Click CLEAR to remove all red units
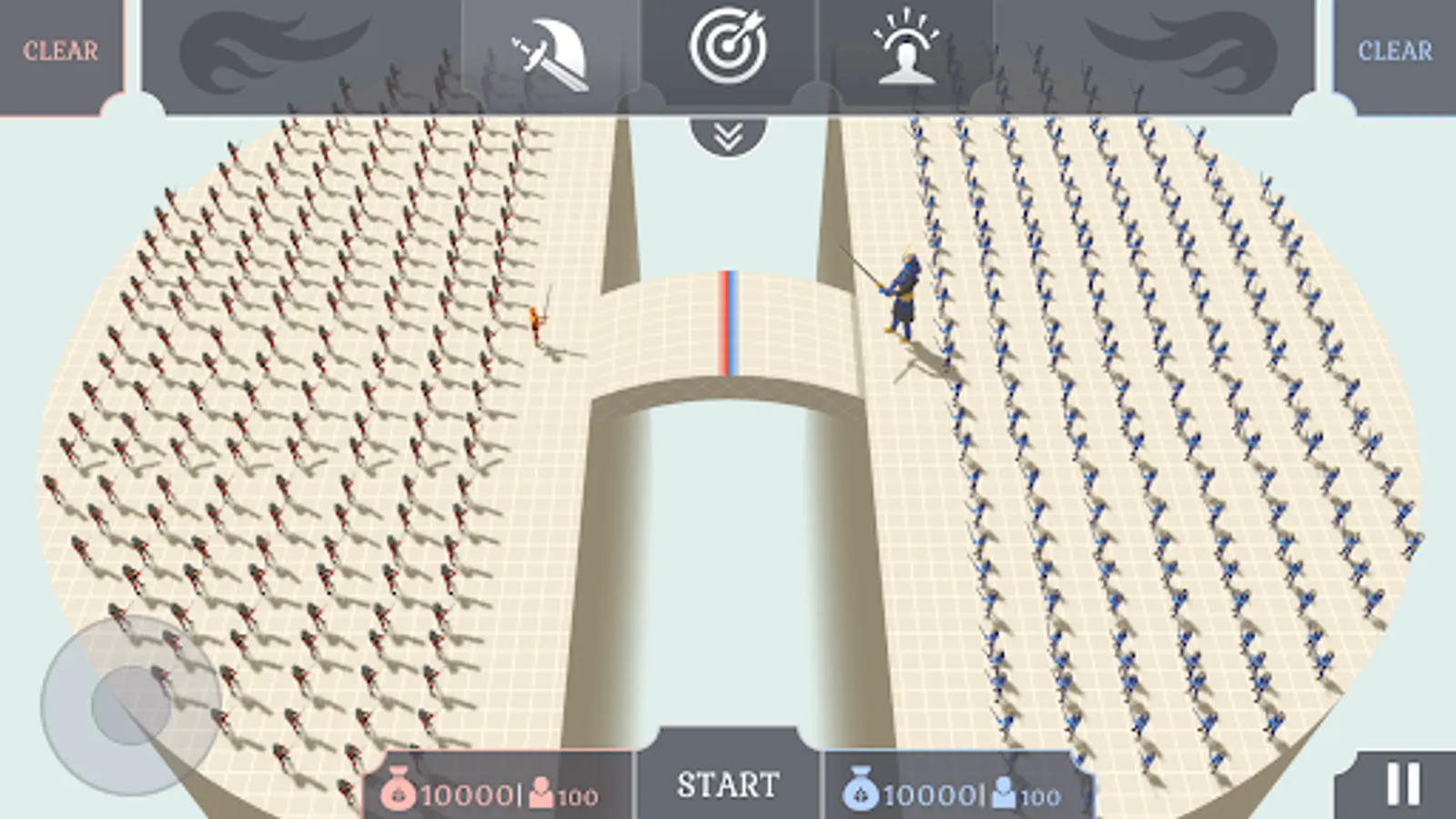This screenshot has width=1456, height=819. point(59,48)
